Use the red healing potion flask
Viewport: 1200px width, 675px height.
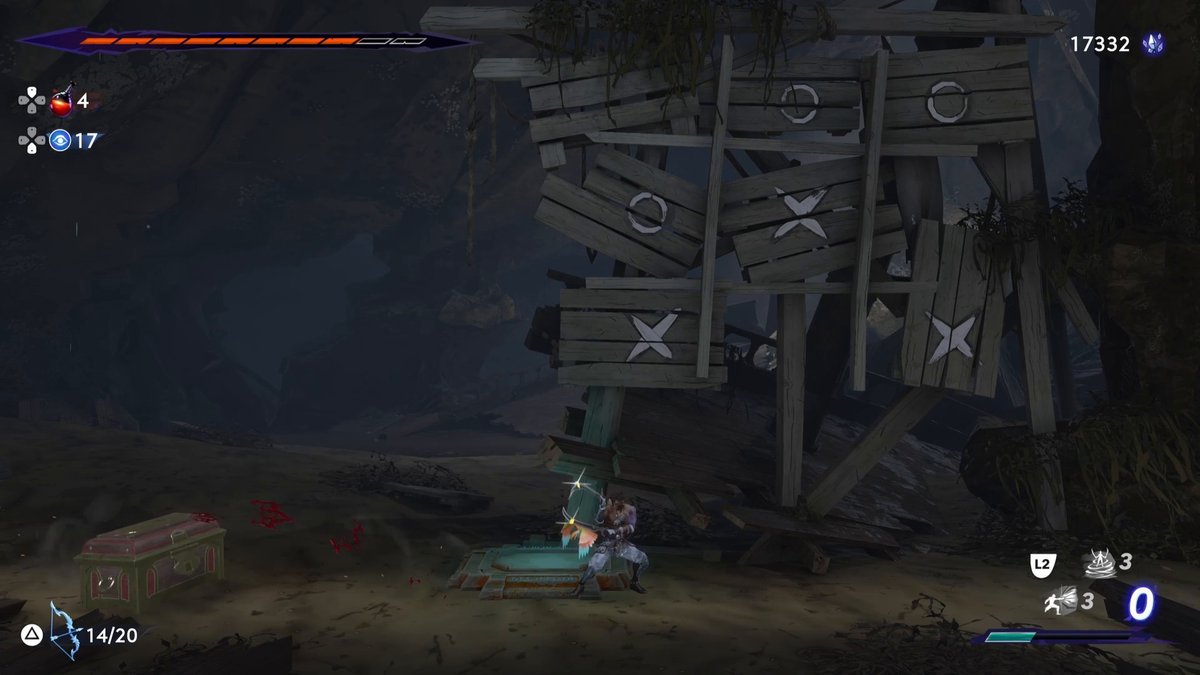click(62, 101)
